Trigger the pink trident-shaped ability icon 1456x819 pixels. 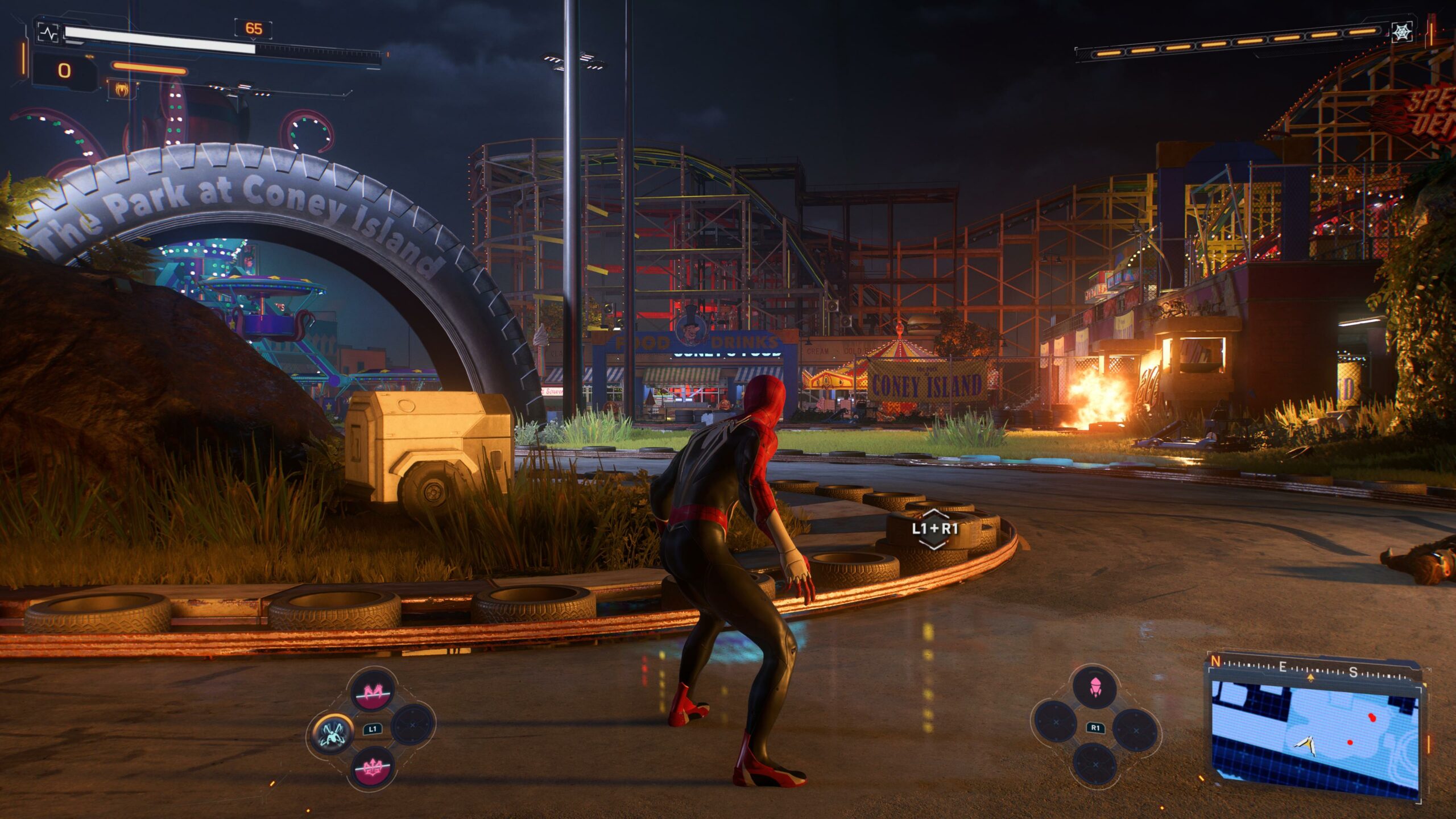click(373, 768)
